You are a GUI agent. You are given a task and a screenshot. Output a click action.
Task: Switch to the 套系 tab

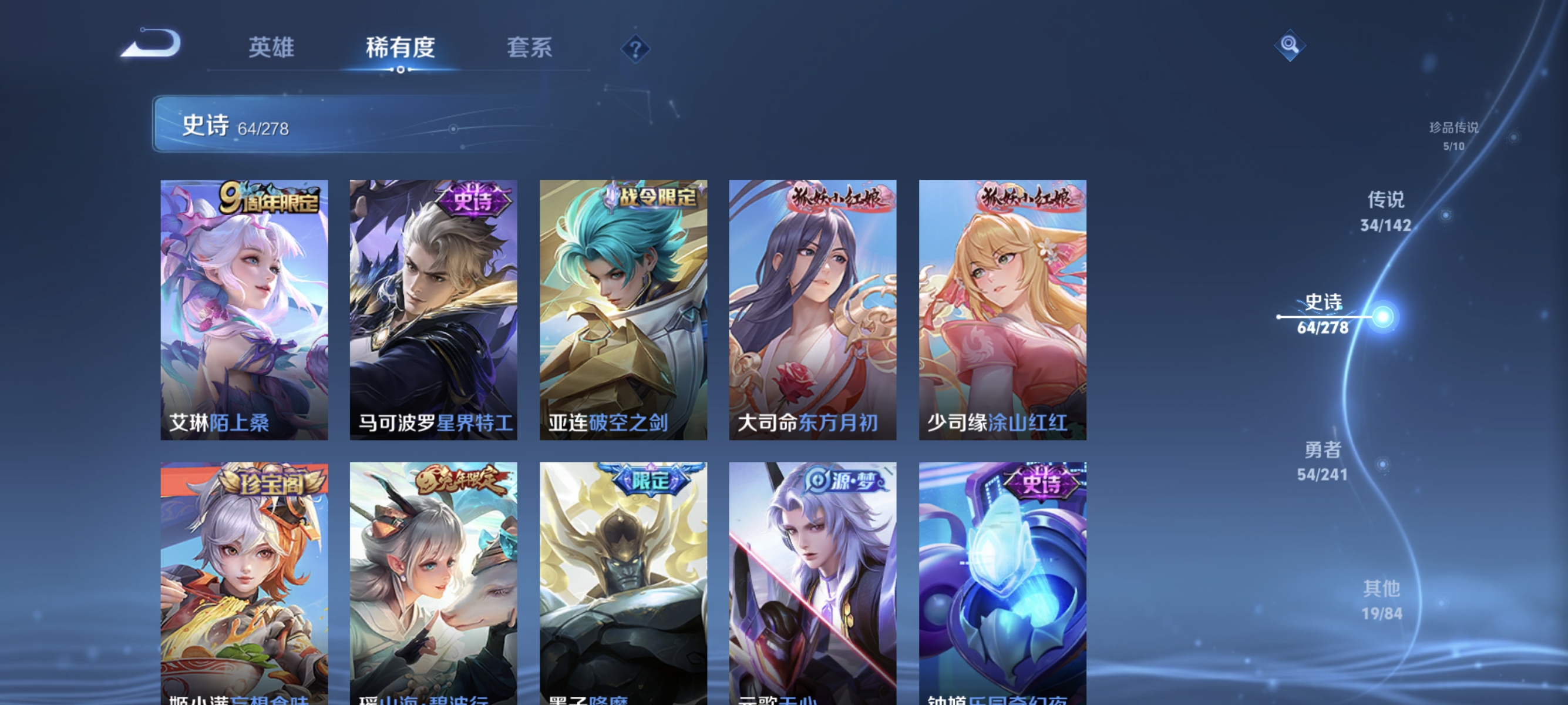(529, 48)
